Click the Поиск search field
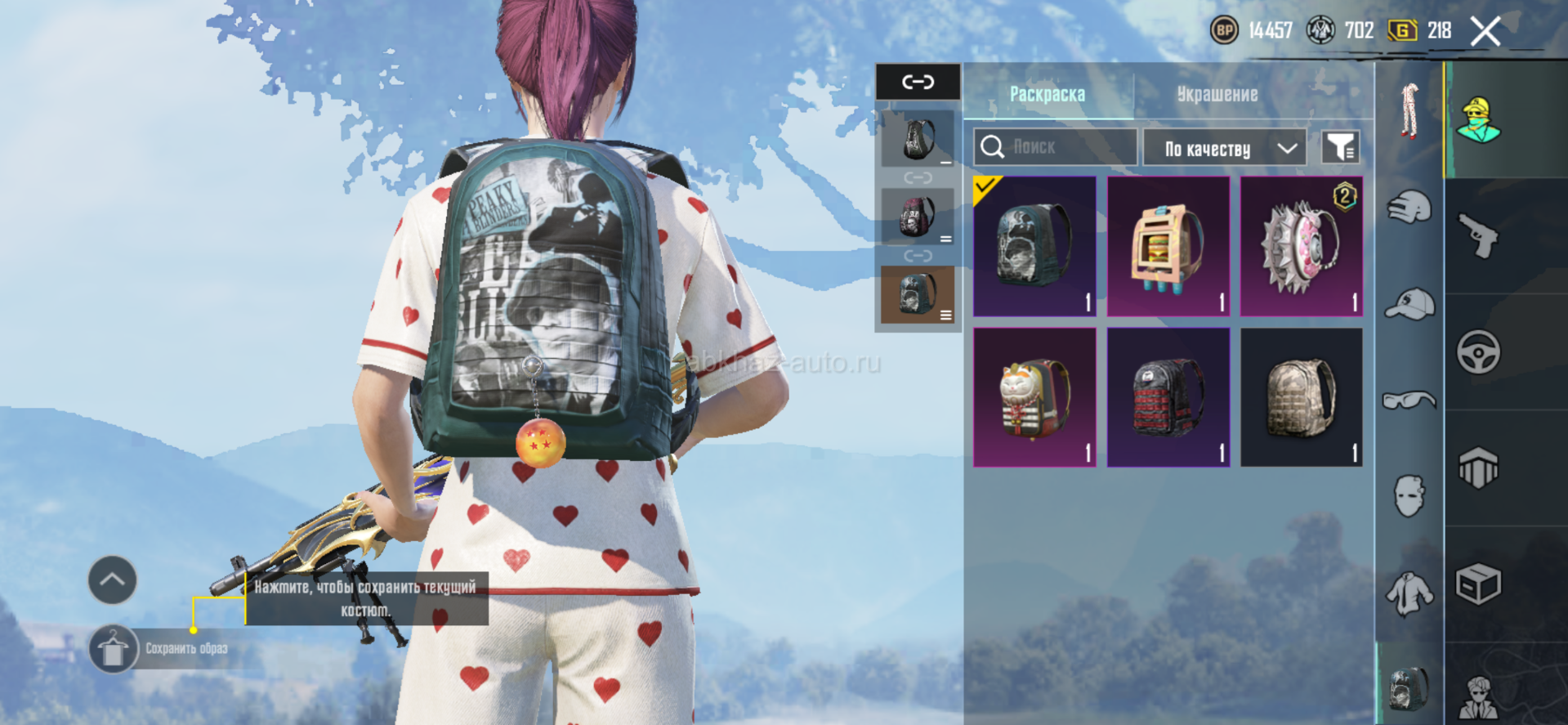1568x725 pixels. tap(1056, 147)
